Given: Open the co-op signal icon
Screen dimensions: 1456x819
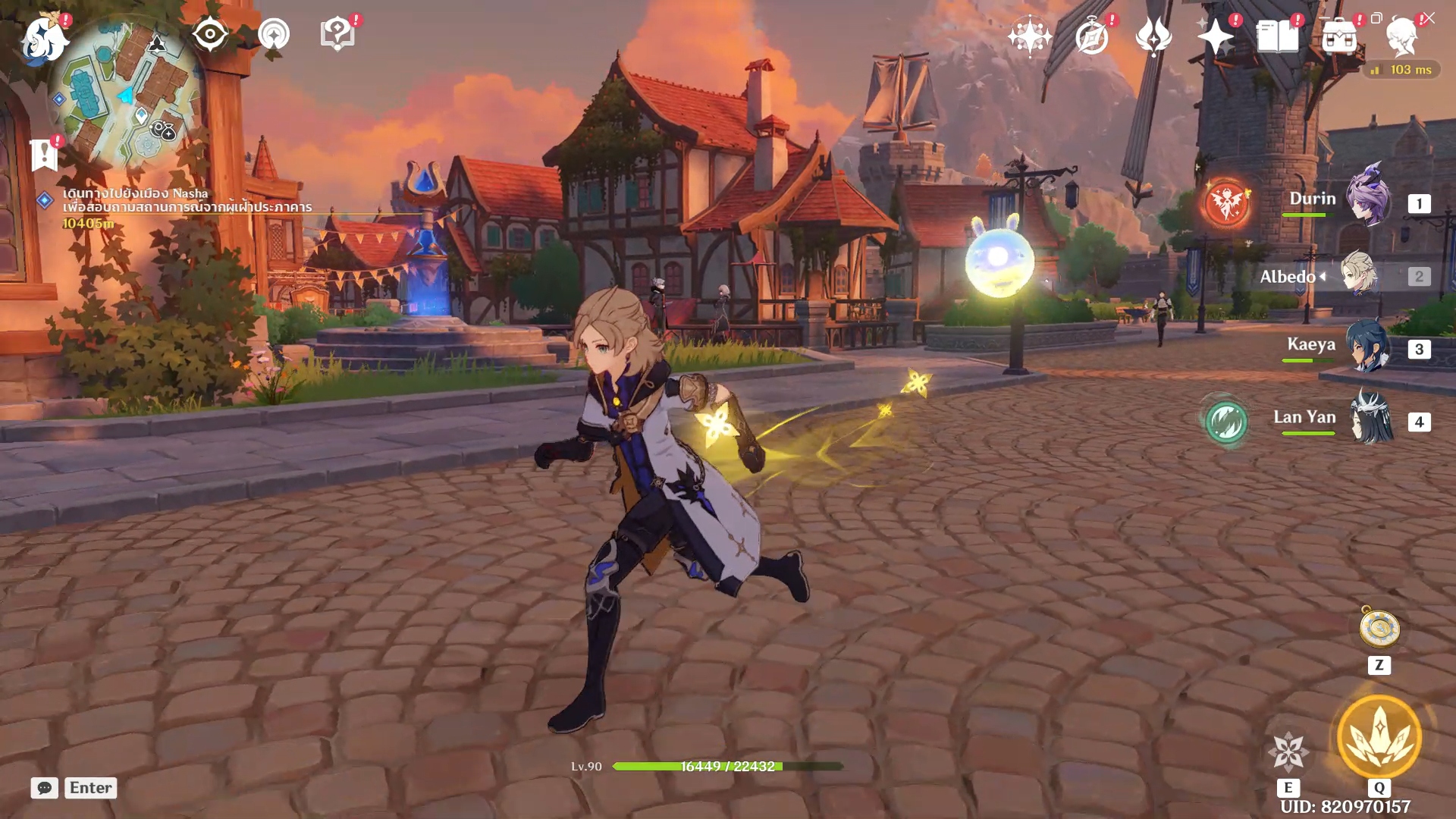Looking at the screenshot, I should pyautogui.click(x=274, y=34).
